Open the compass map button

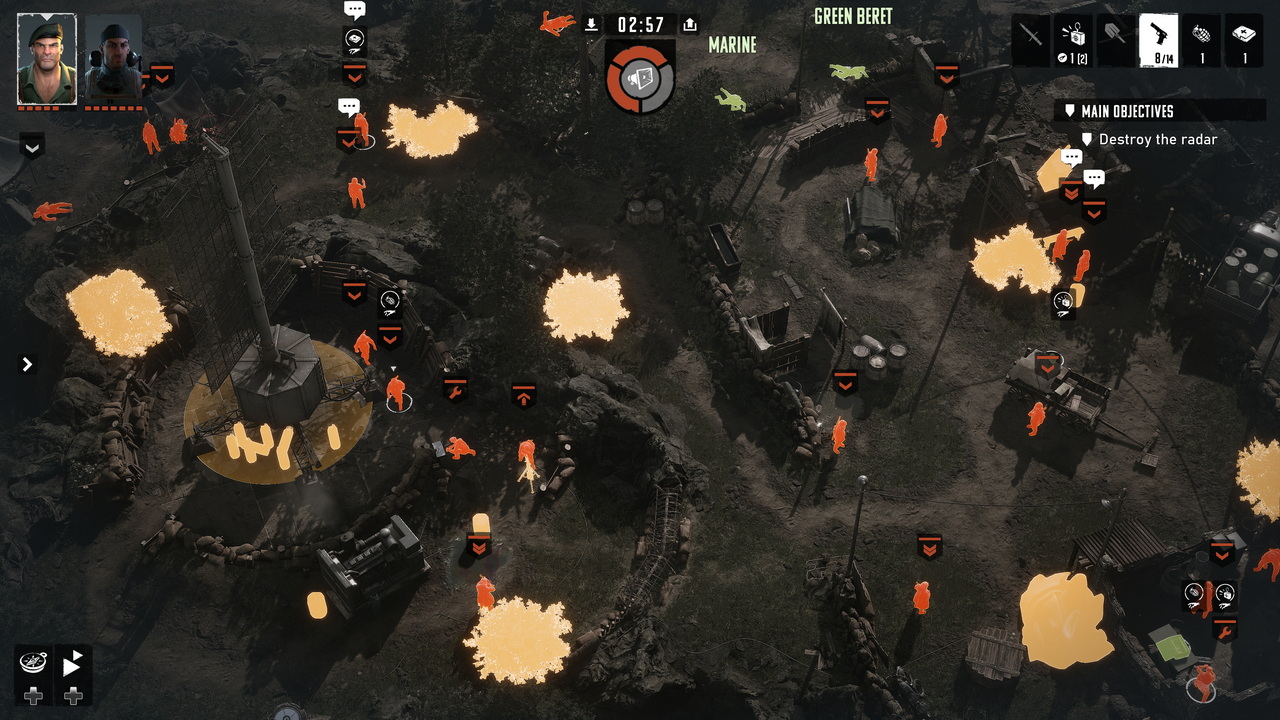33,662
